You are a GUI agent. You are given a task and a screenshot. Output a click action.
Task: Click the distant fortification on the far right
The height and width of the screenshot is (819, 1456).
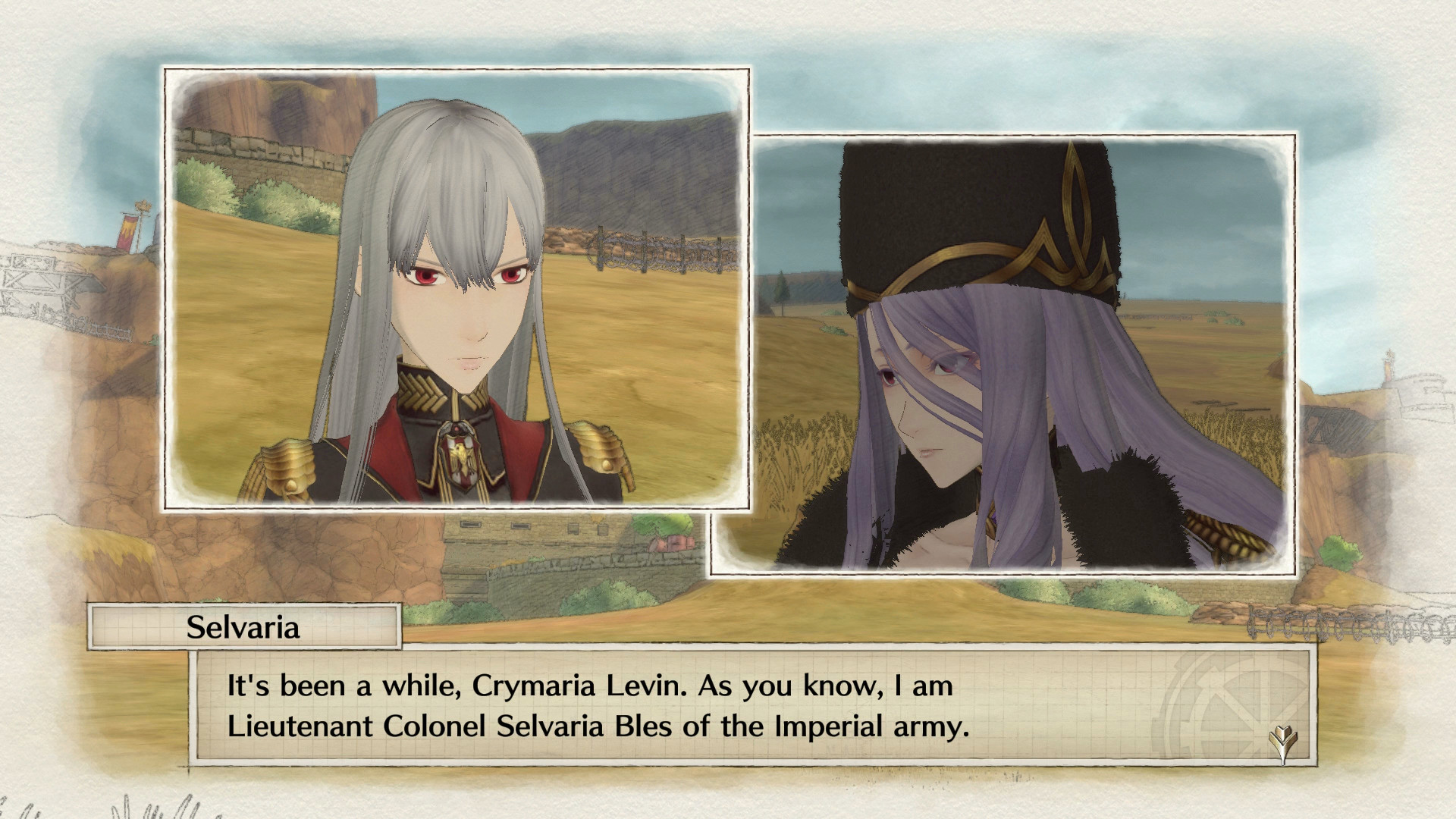pos(1399,379)
